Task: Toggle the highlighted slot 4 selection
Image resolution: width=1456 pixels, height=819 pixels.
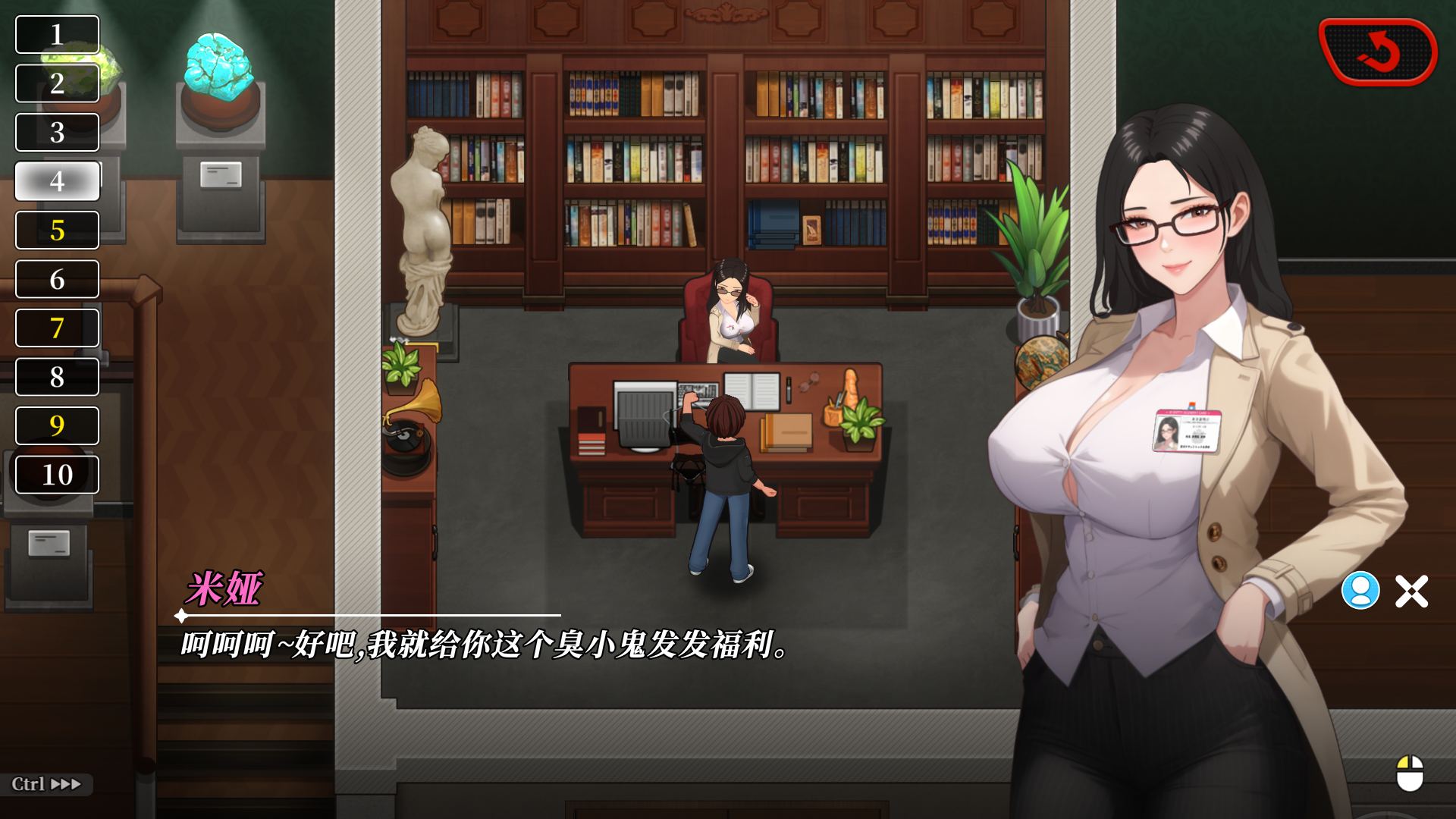Action: click(56, 182)
